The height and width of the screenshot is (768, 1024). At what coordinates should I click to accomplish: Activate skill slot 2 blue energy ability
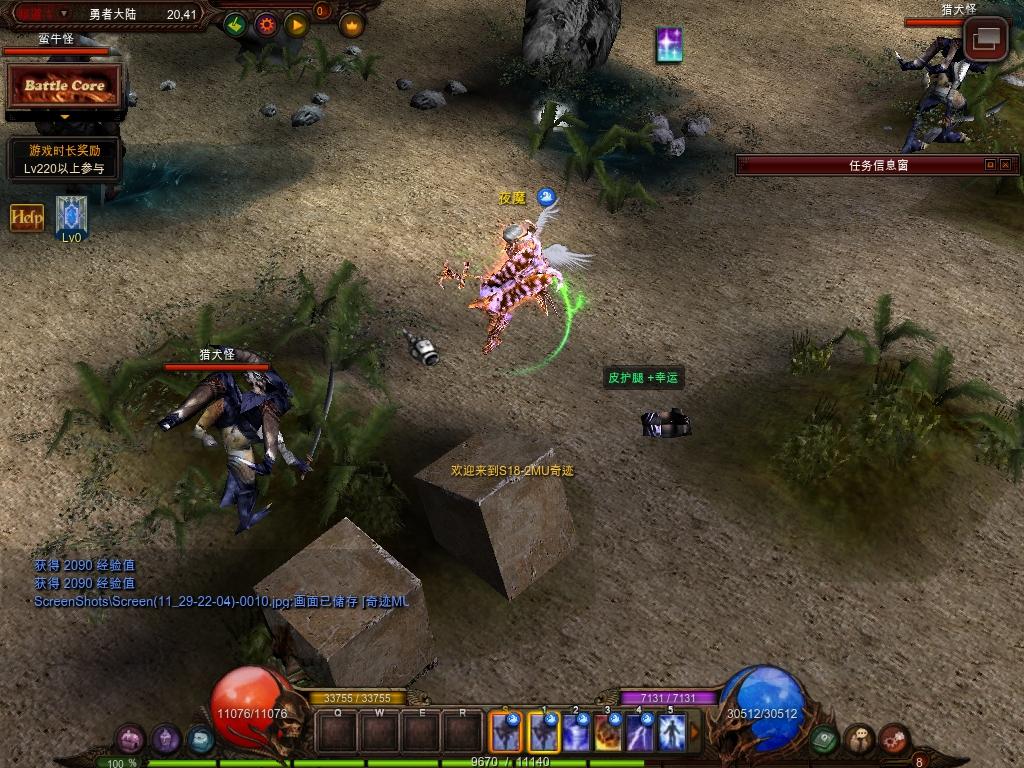coord(576,732)
